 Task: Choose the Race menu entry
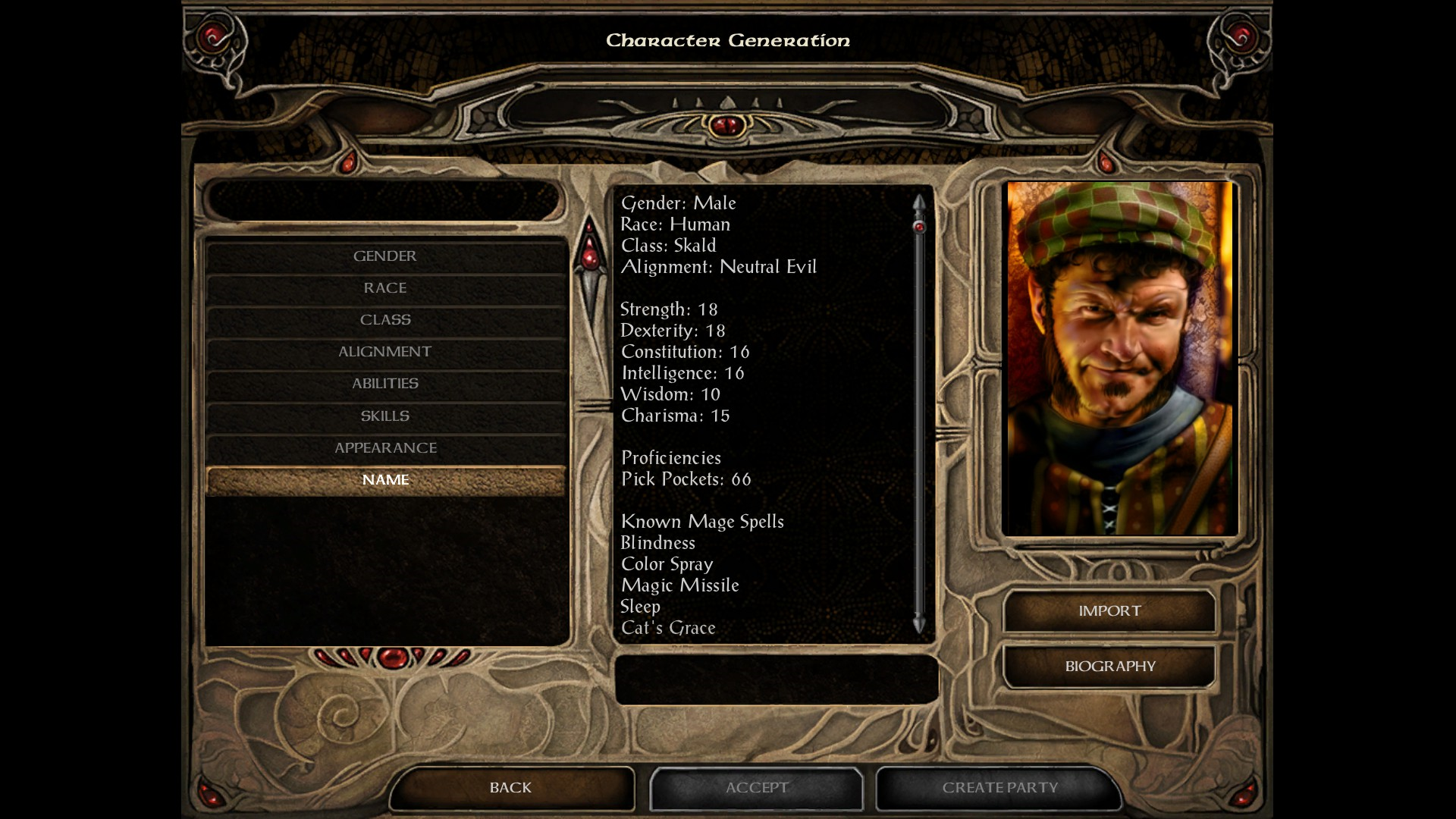tap(385, 288)
